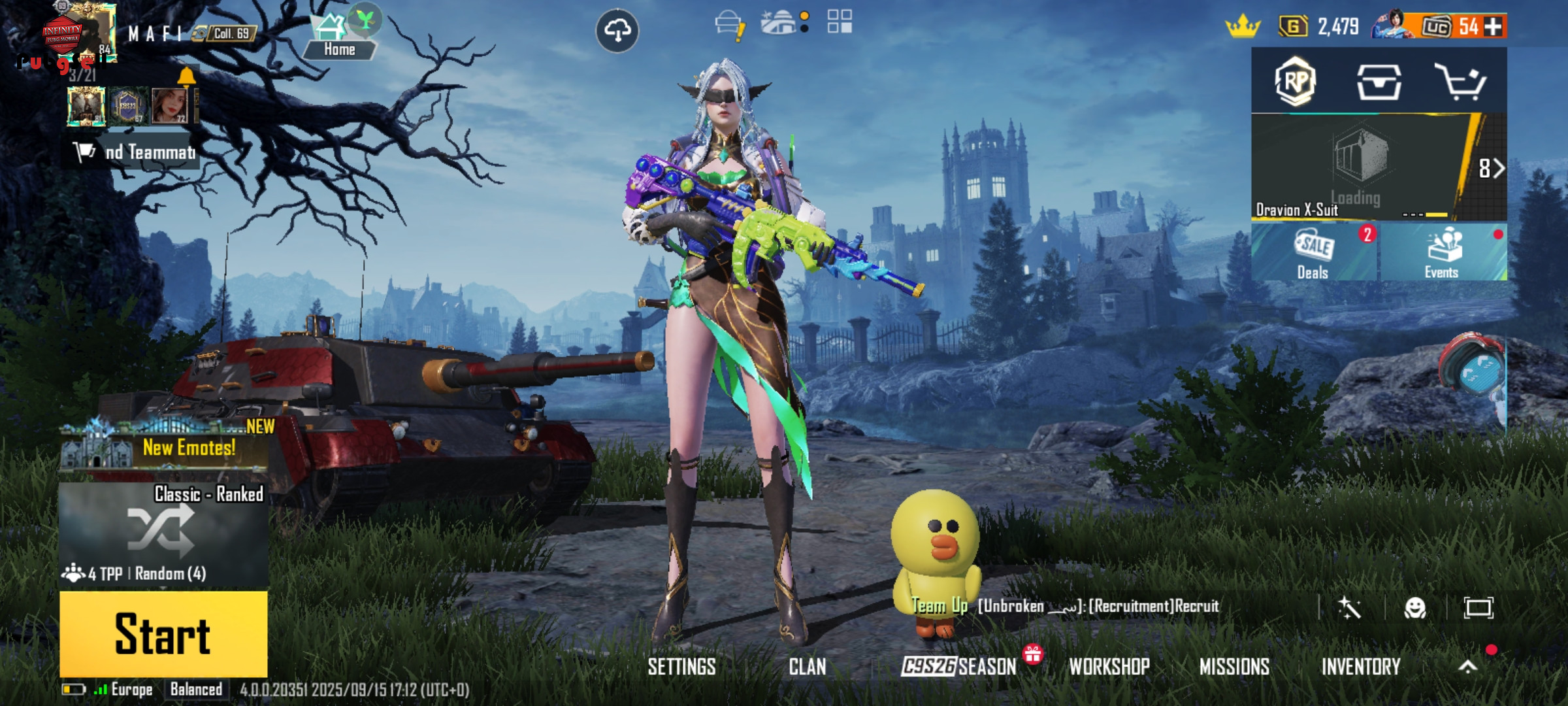Open the emote smiley face icon
The width and height of the screenshot is (1568, 706).
click(1414, 609)
